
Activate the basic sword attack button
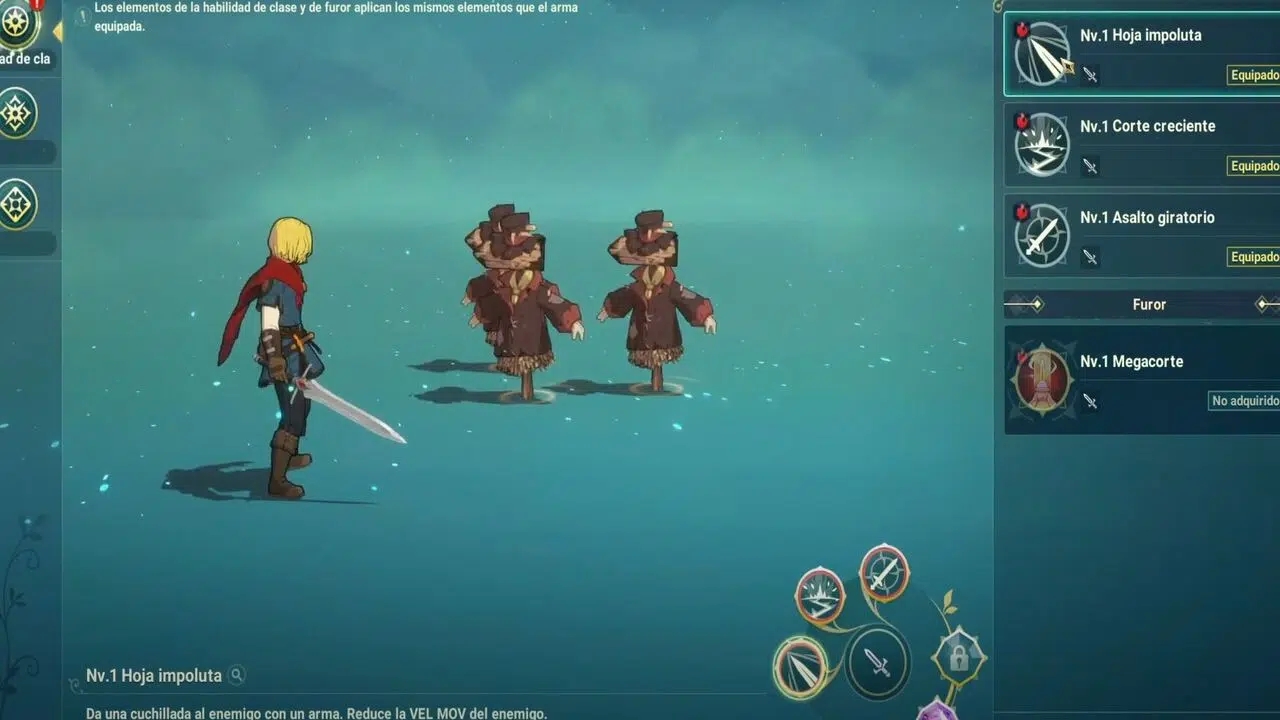(x=877, y=661)
